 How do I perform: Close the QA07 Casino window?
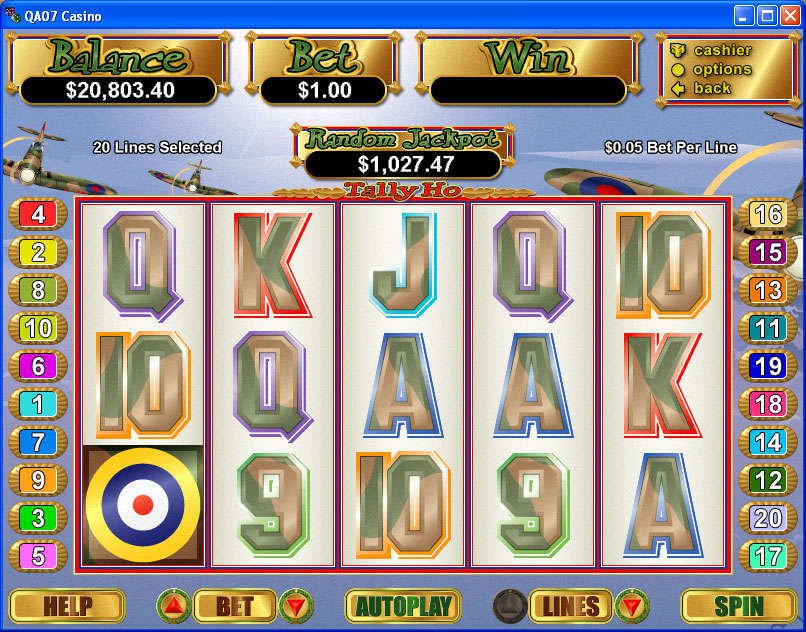(x=790, y=14)
